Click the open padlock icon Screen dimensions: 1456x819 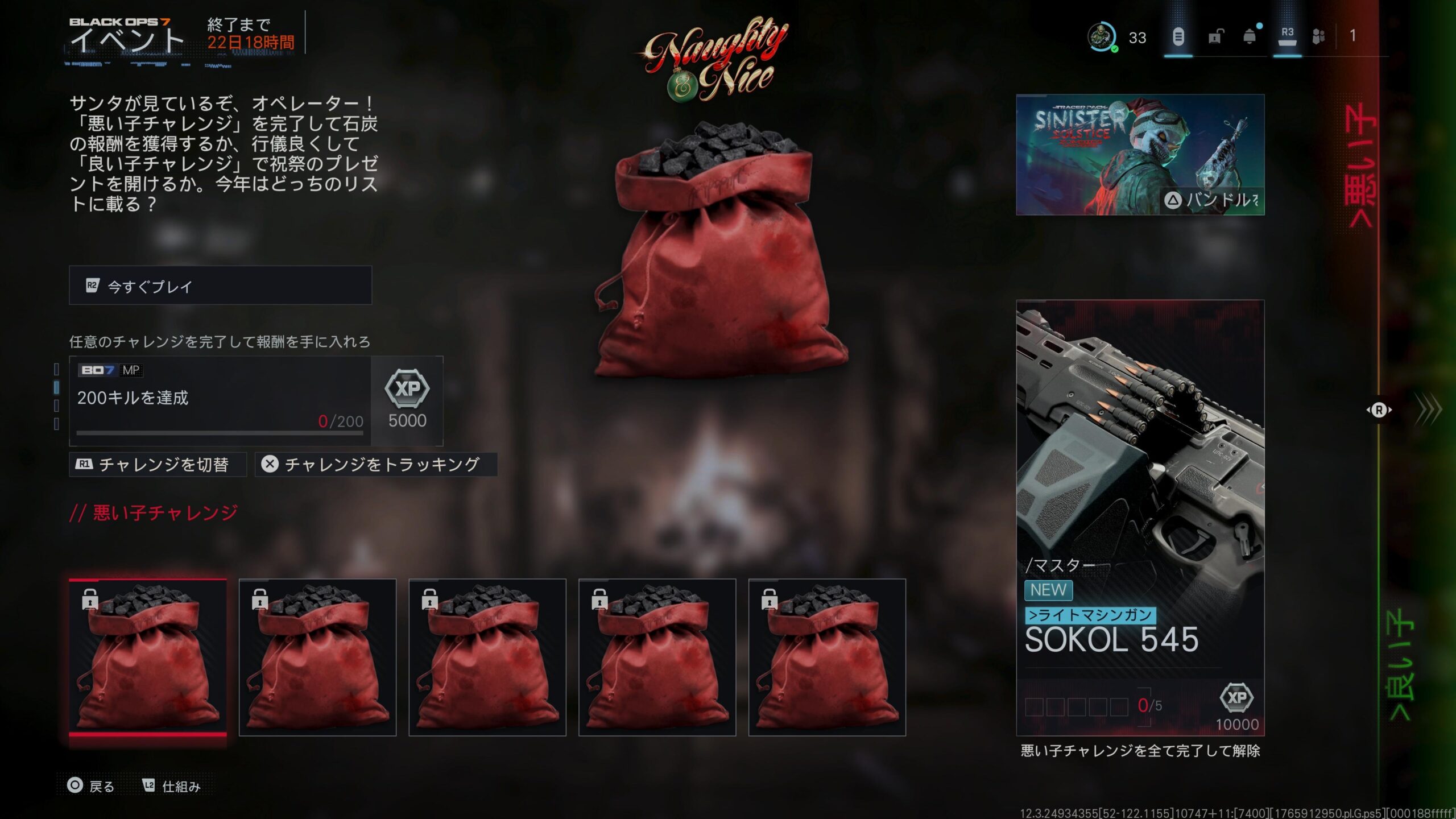1214,37
